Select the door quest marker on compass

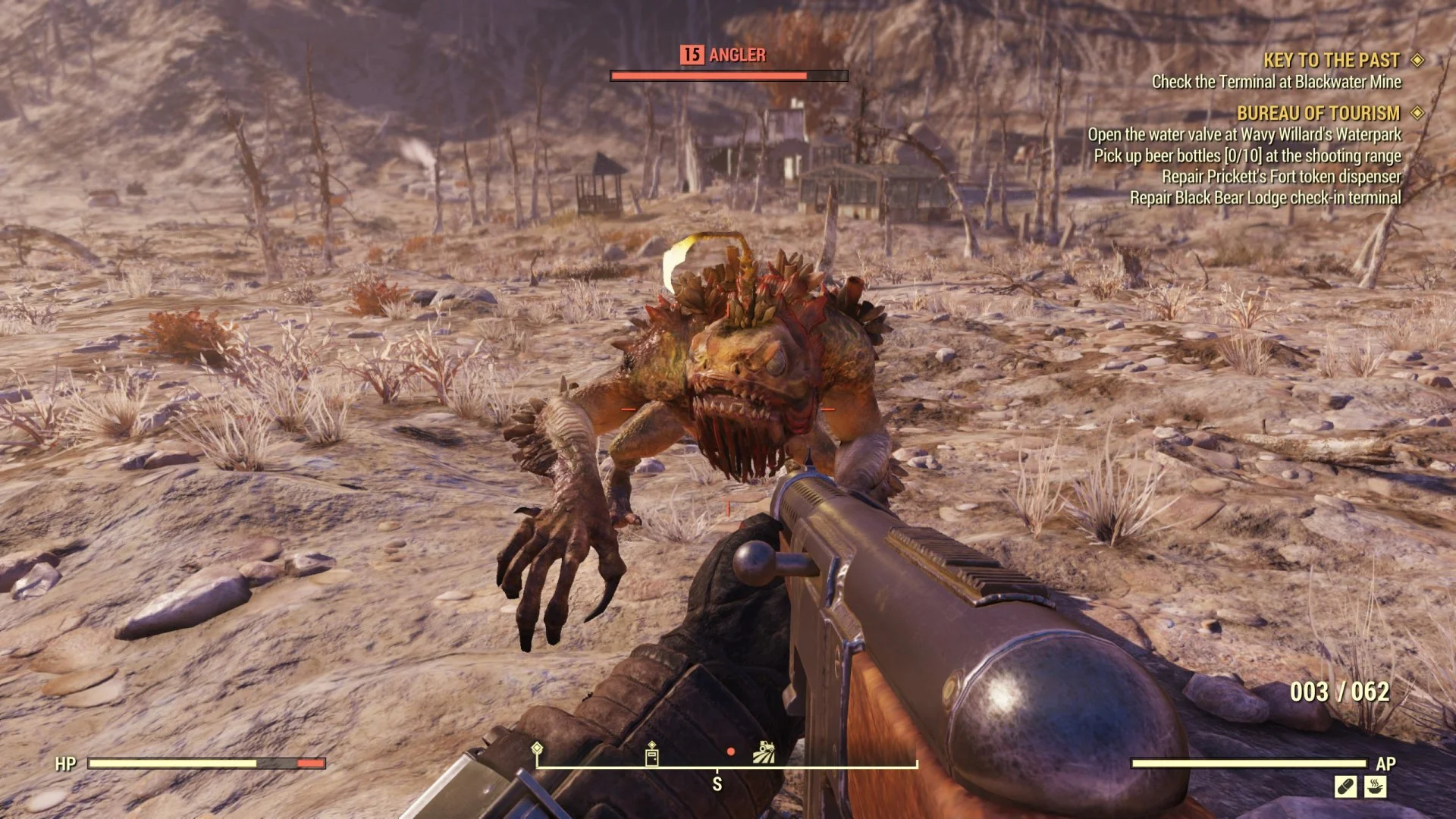click(x=651, y=754)
